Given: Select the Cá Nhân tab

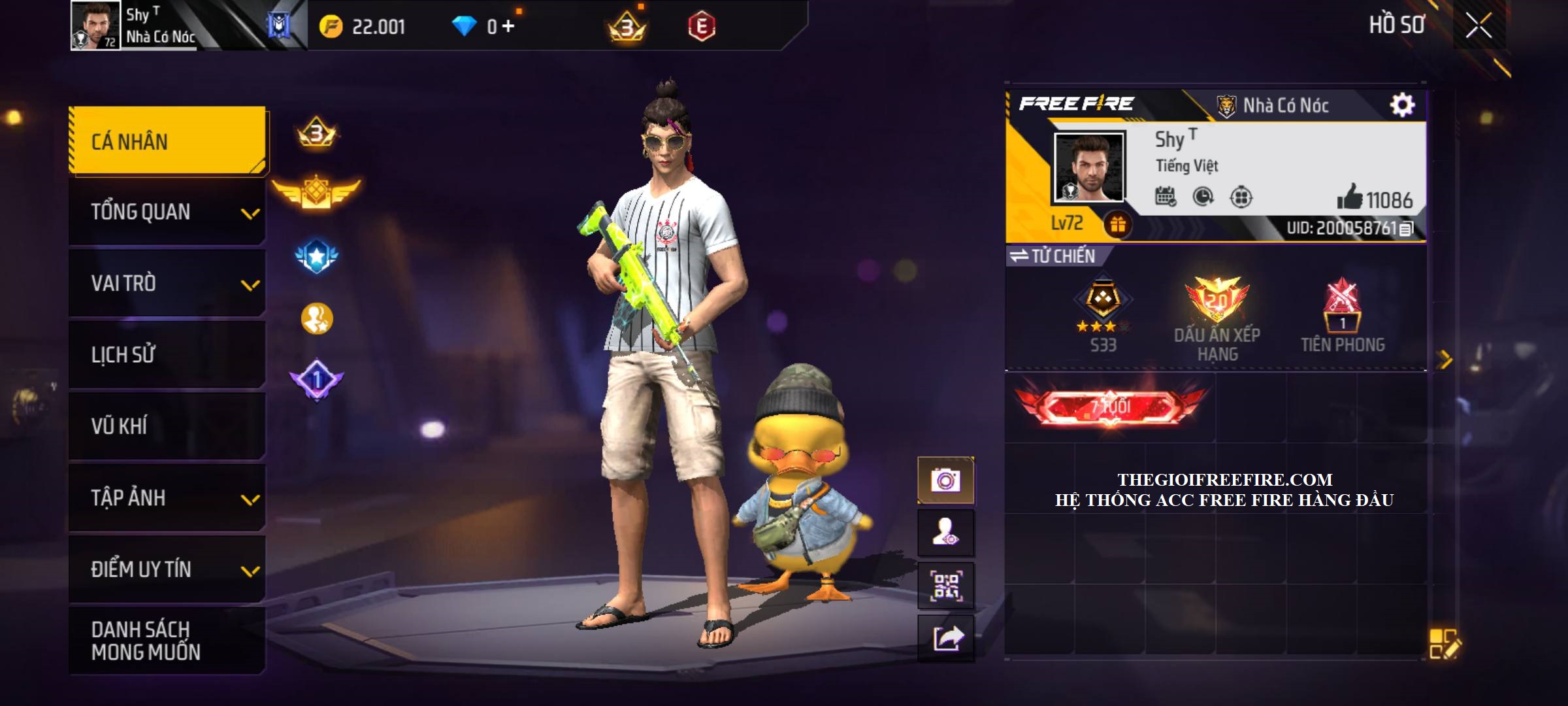Looking at the screenshot, I should pyautogui.click(x=167, y=141).
